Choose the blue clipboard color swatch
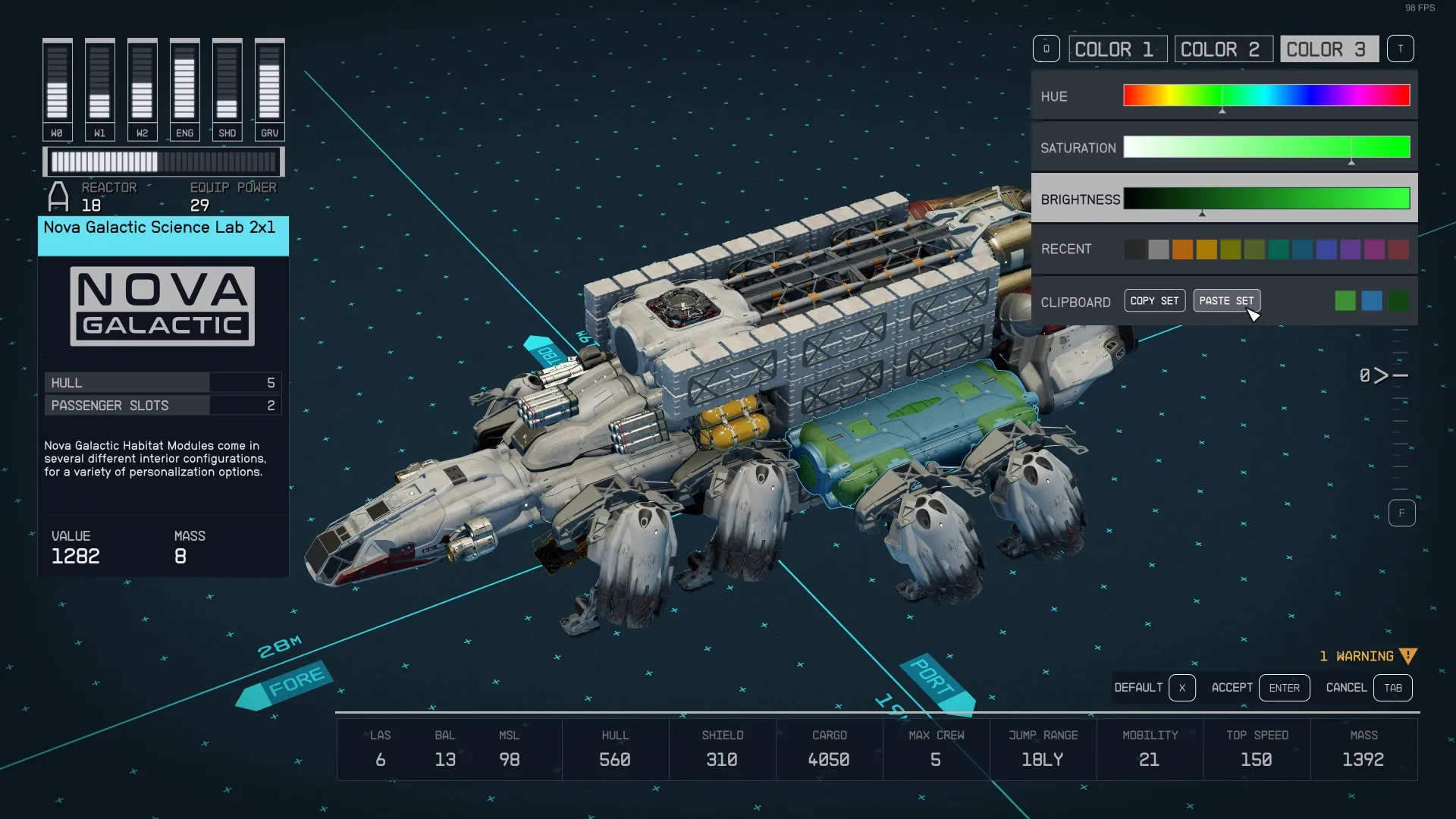Screen dimensions: 1456x819 (x=1372, y=301)
